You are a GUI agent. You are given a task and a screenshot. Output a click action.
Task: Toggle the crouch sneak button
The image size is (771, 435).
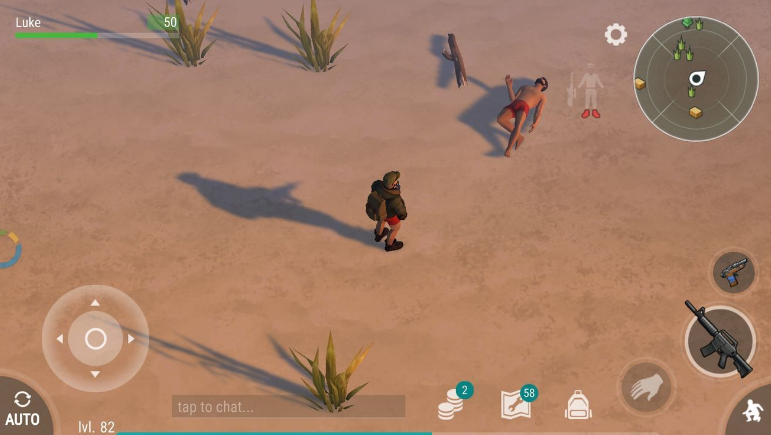coord(752,412)
